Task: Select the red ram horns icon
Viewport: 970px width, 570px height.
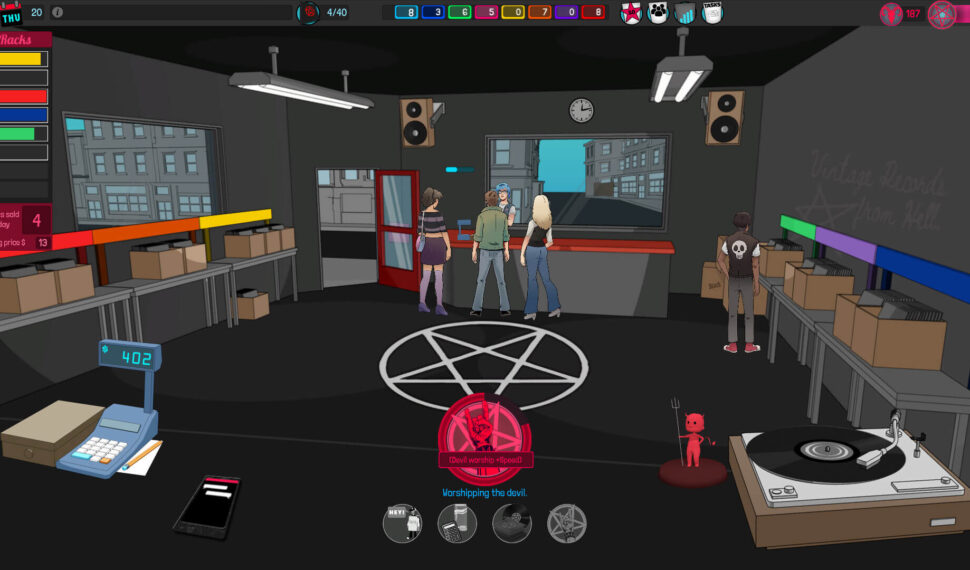Action: pyautogui.click(x=890, y=14)
